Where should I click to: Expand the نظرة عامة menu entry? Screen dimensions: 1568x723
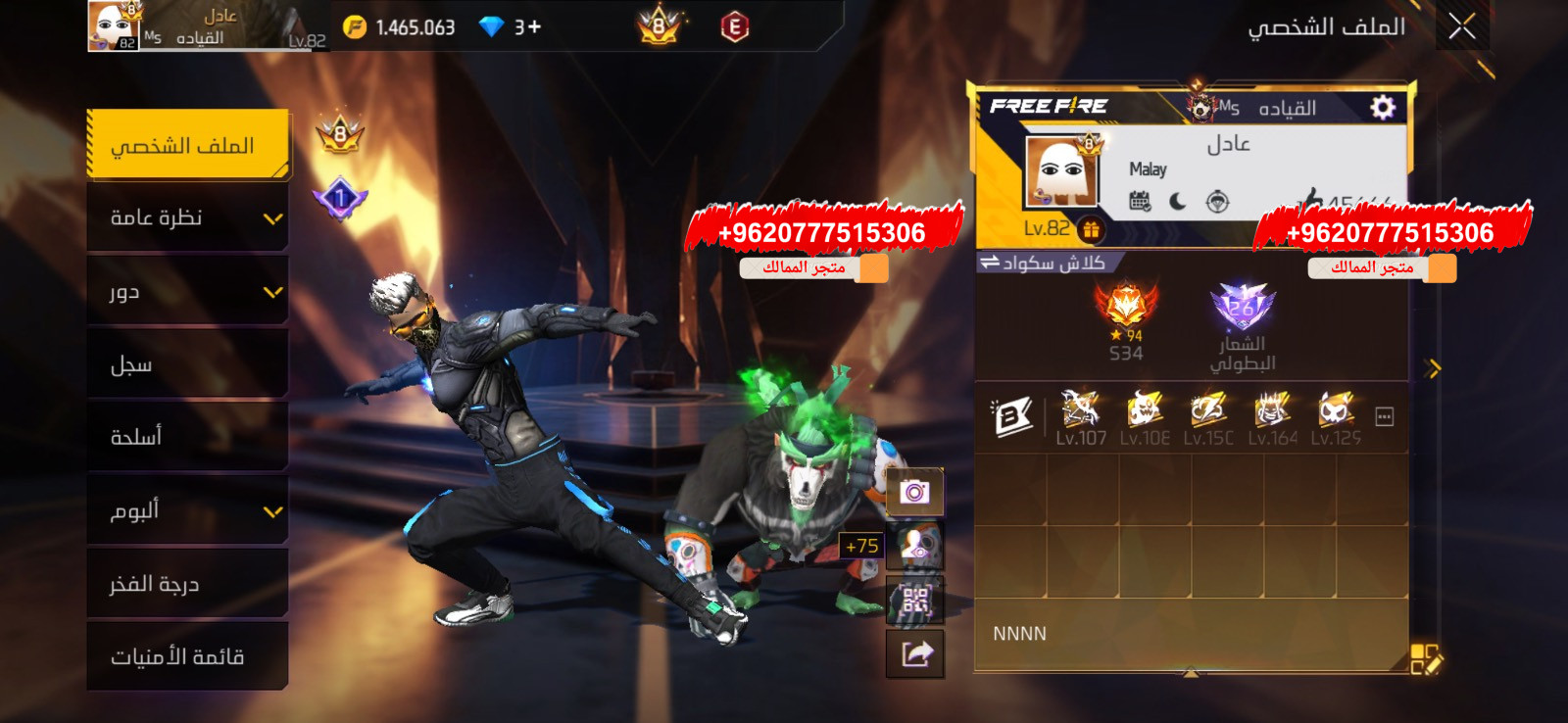pyautogui.click(x=186, y=217)
